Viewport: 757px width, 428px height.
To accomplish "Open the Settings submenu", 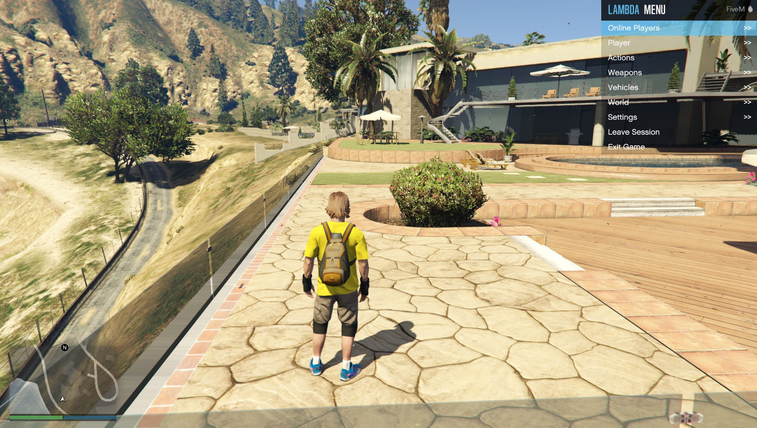I will coord(678,117).
